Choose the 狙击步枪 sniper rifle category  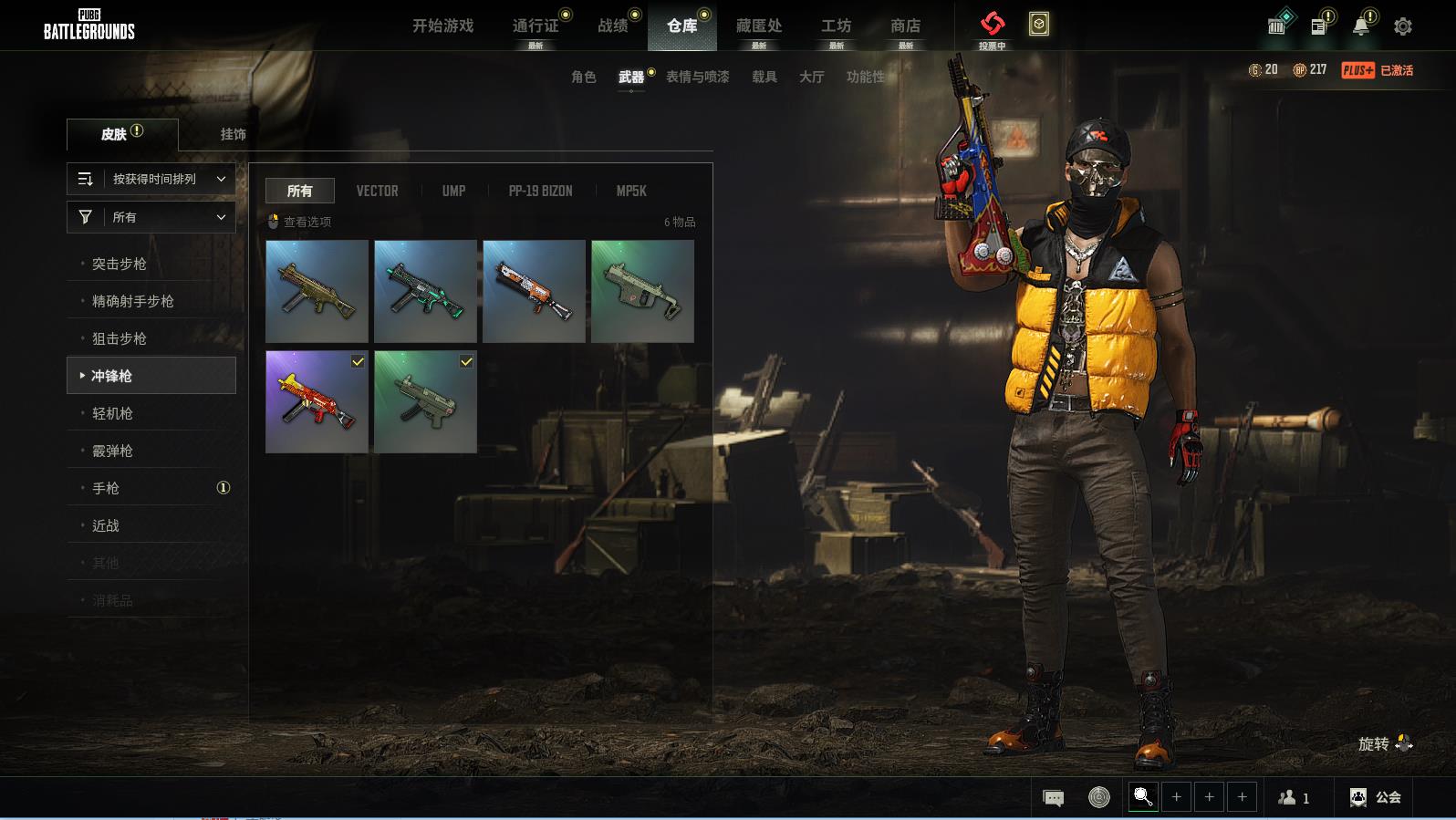[x=120, y=338]
